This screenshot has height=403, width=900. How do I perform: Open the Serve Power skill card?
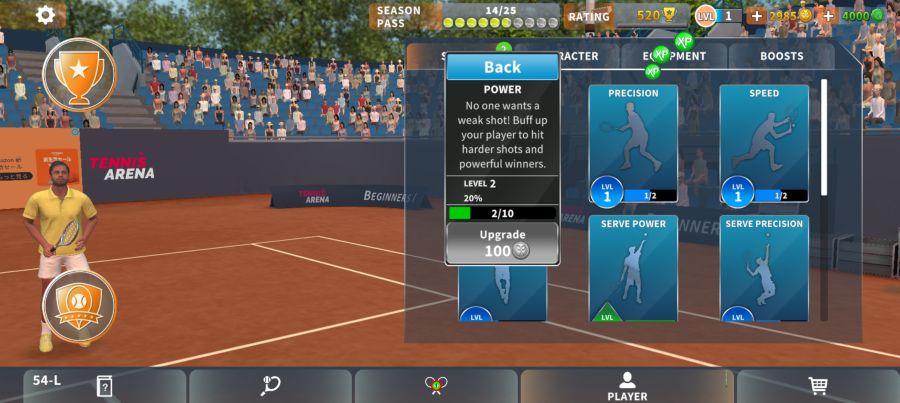pos(632,268)
